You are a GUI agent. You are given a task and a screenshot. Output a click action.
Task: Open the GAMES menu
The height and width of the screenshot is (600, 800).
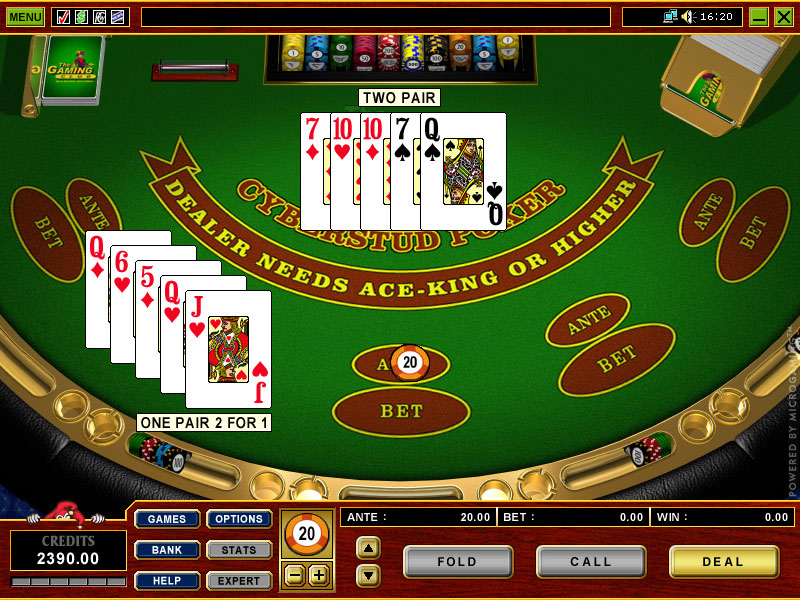[167, 519]
